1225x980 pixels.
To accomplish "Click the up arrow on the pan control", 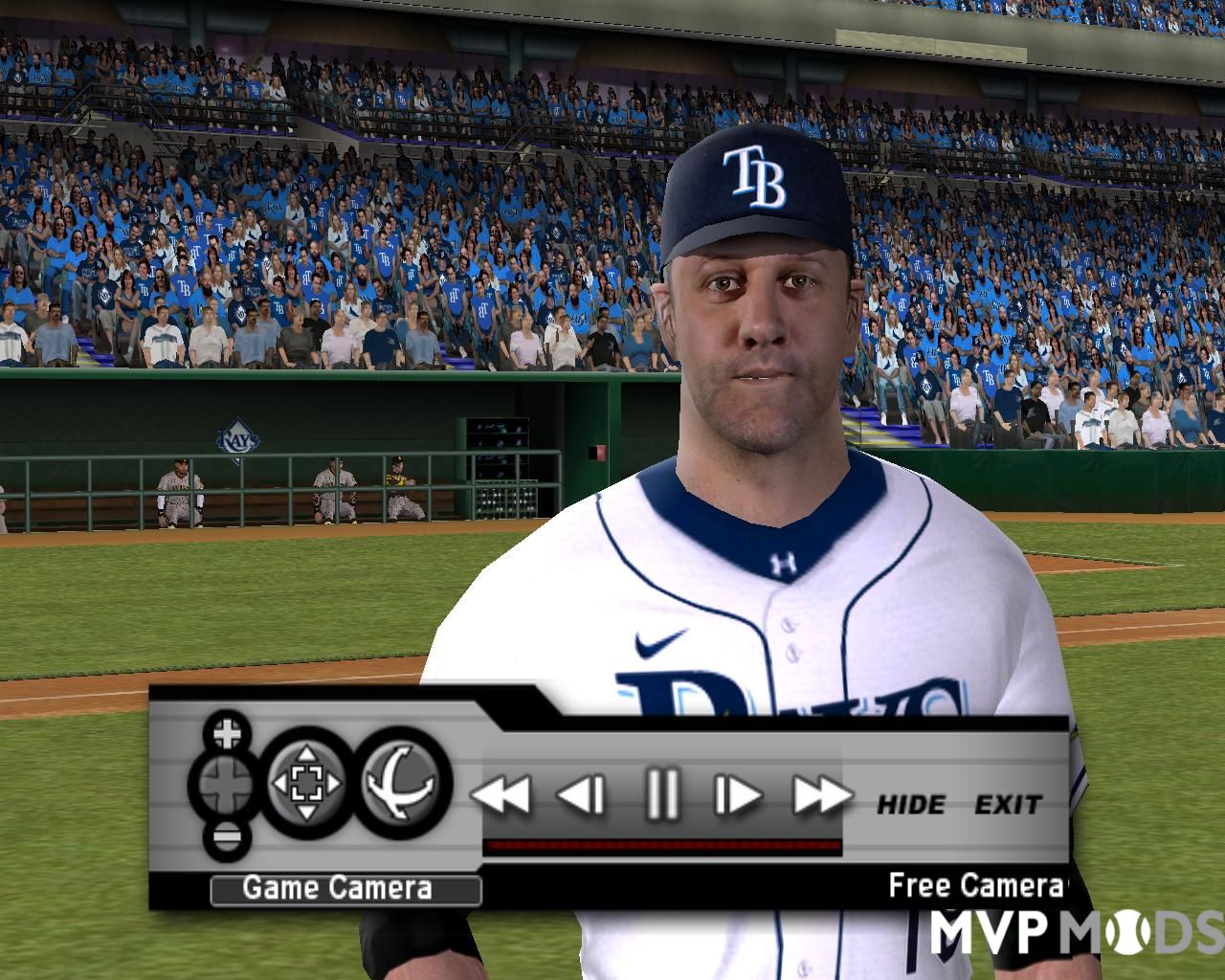I will [307, 754].
